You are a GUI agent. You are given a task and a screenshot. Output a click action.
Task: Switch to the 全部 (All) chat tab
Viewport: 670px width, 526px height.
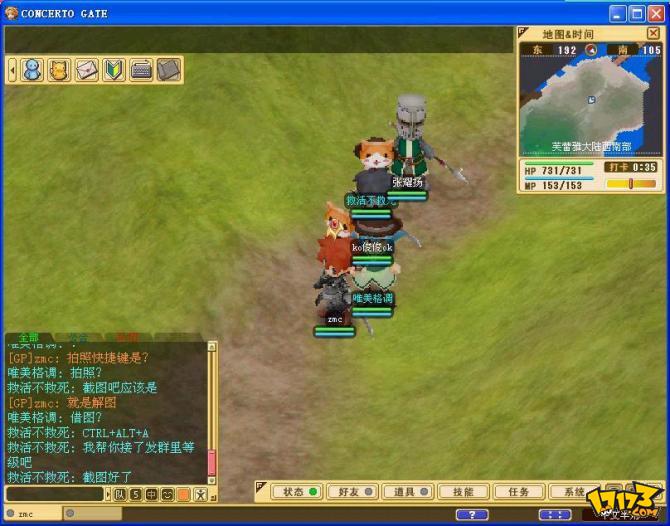pyautogui.click(x=28, y=338)
